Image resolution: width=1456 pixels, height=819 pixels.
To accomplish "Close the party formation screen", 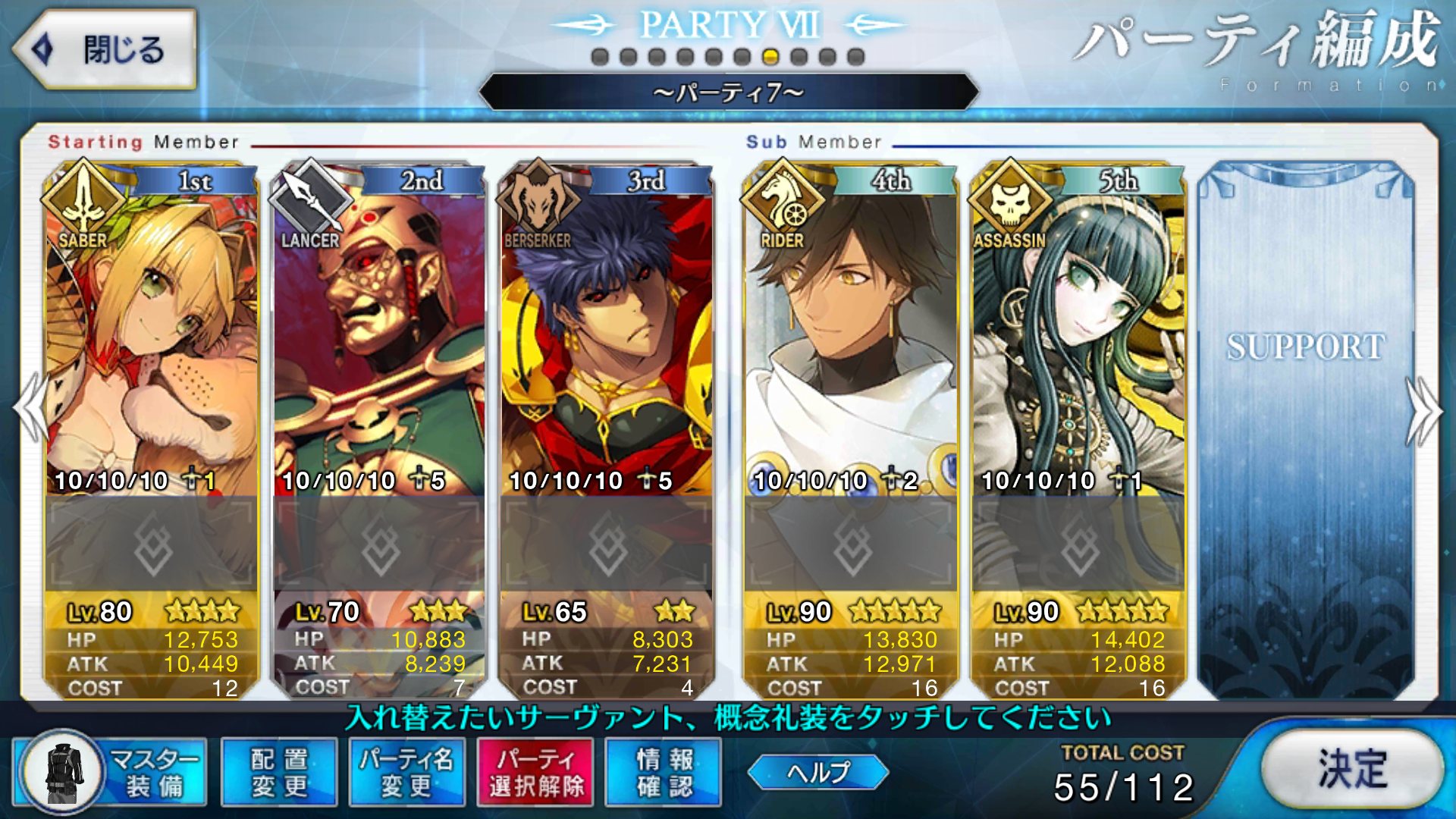I will (105, 50).
